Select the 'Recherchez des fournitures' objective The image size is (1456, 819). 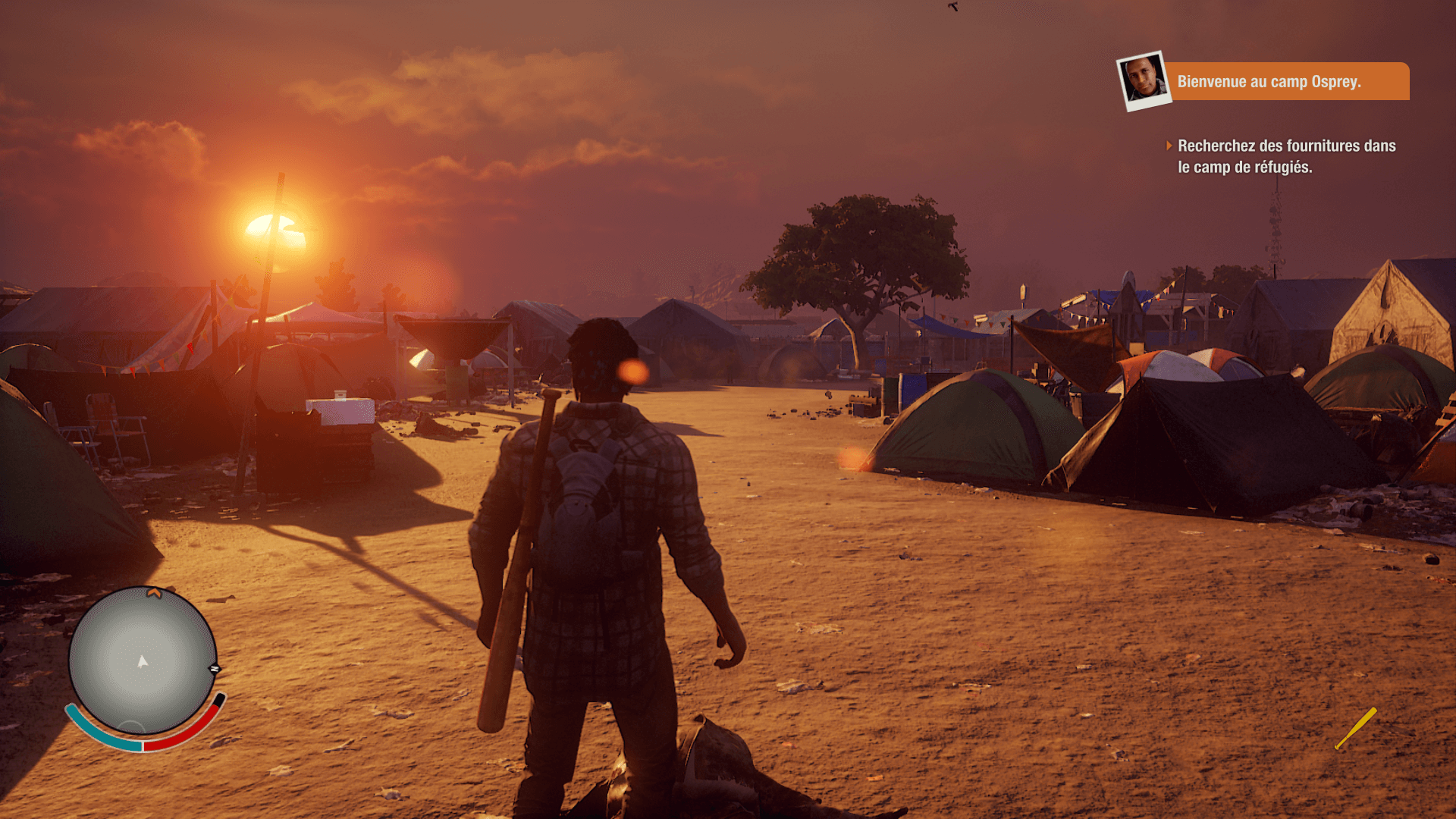point(1285,156)
